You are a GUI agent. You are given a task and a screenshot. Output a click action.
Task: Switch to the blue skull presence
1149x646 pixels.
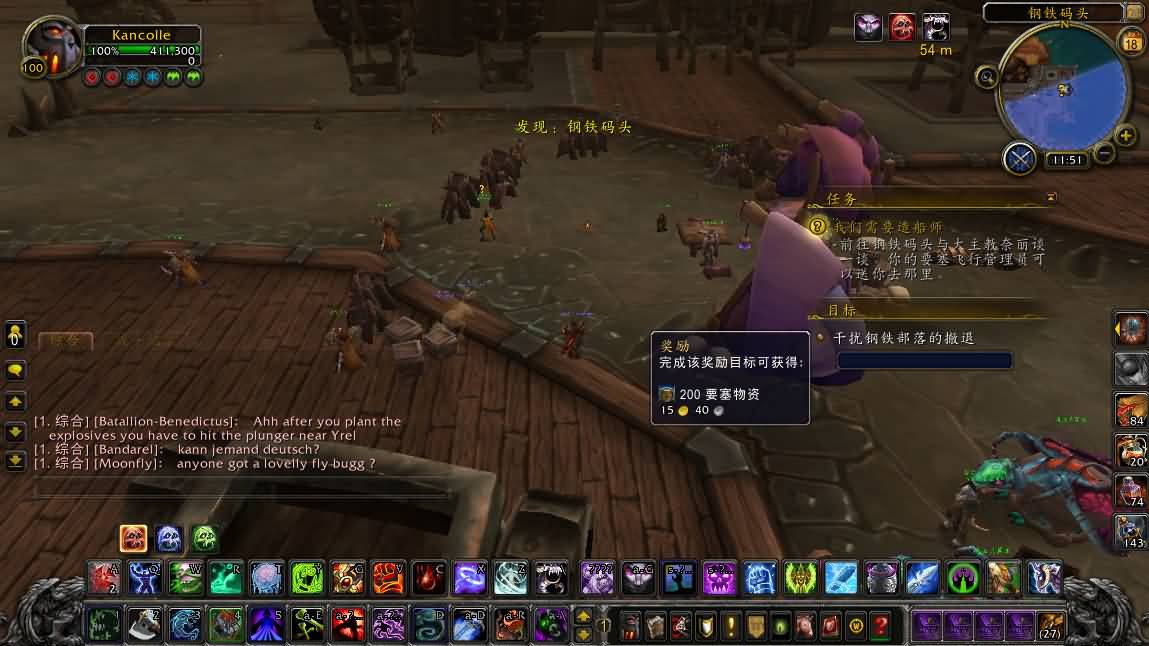click(x=169, y=539)
